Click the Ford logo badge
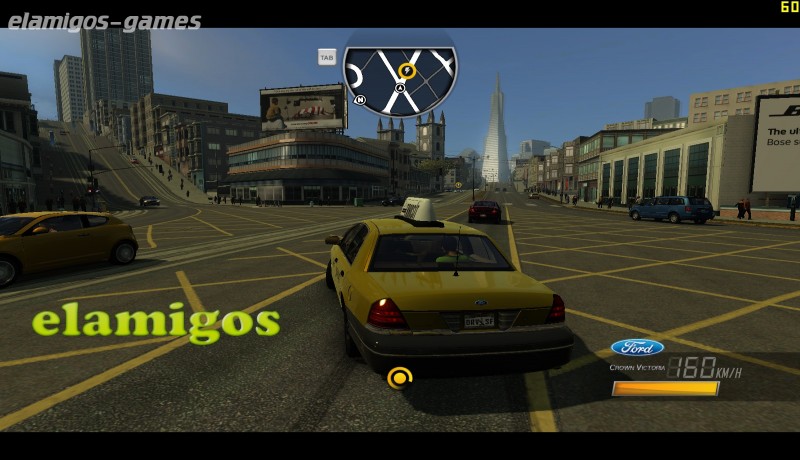The height and width of the screenshot is (460, 800). point(637,347)
